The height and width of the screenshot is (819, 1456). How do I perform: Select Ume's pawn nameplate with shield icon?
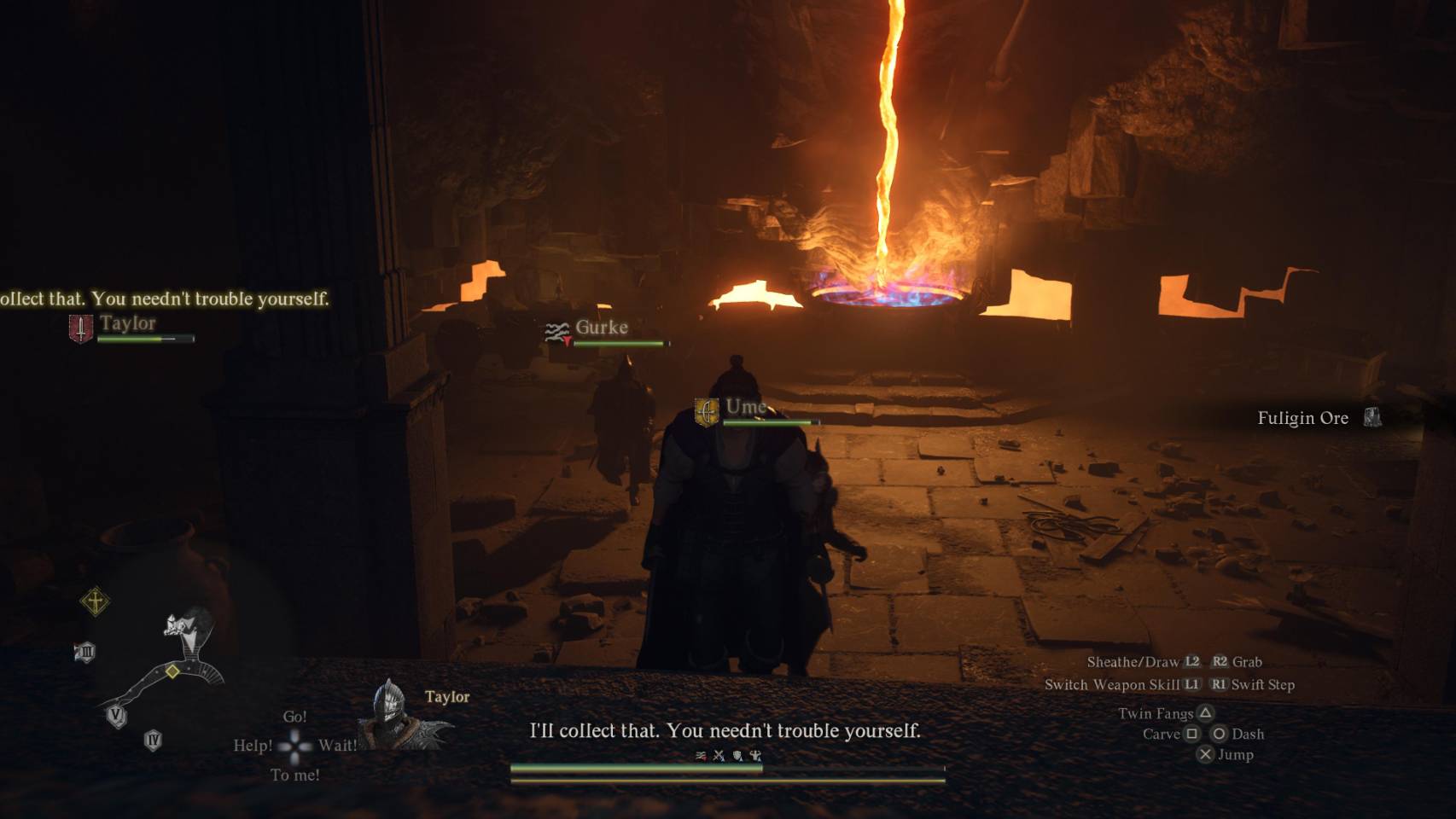(x=744, y=409)
